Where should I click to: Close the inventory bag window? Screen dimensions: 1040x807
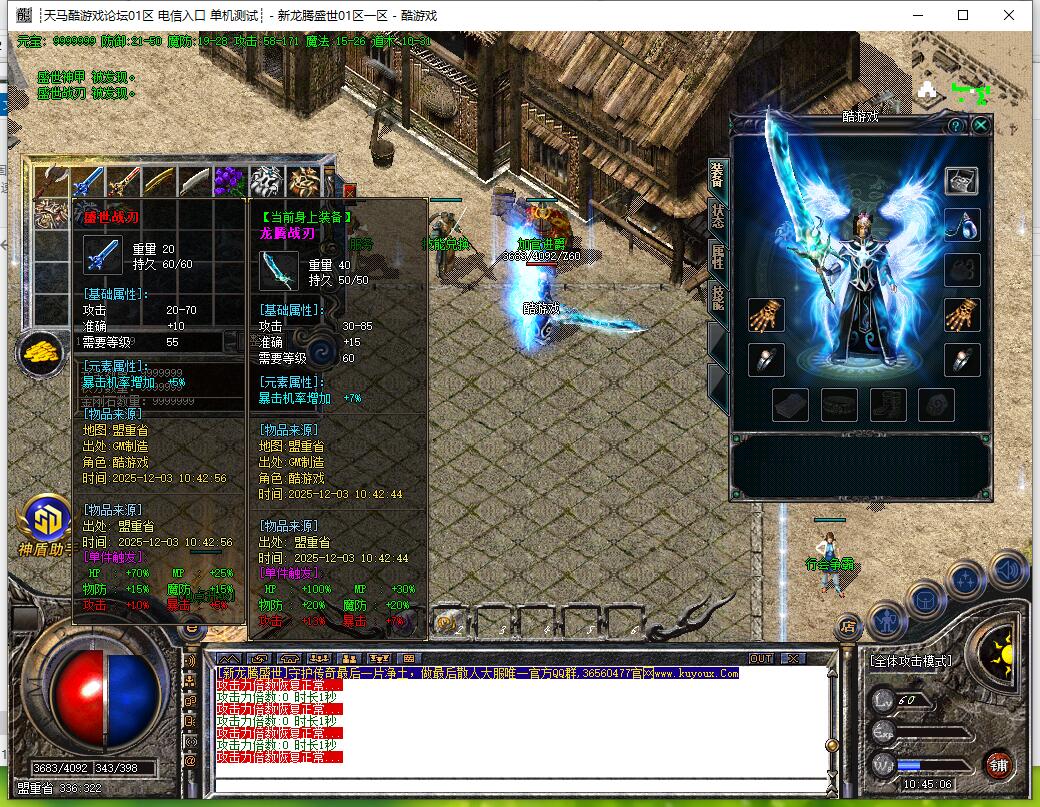(349, 190)
